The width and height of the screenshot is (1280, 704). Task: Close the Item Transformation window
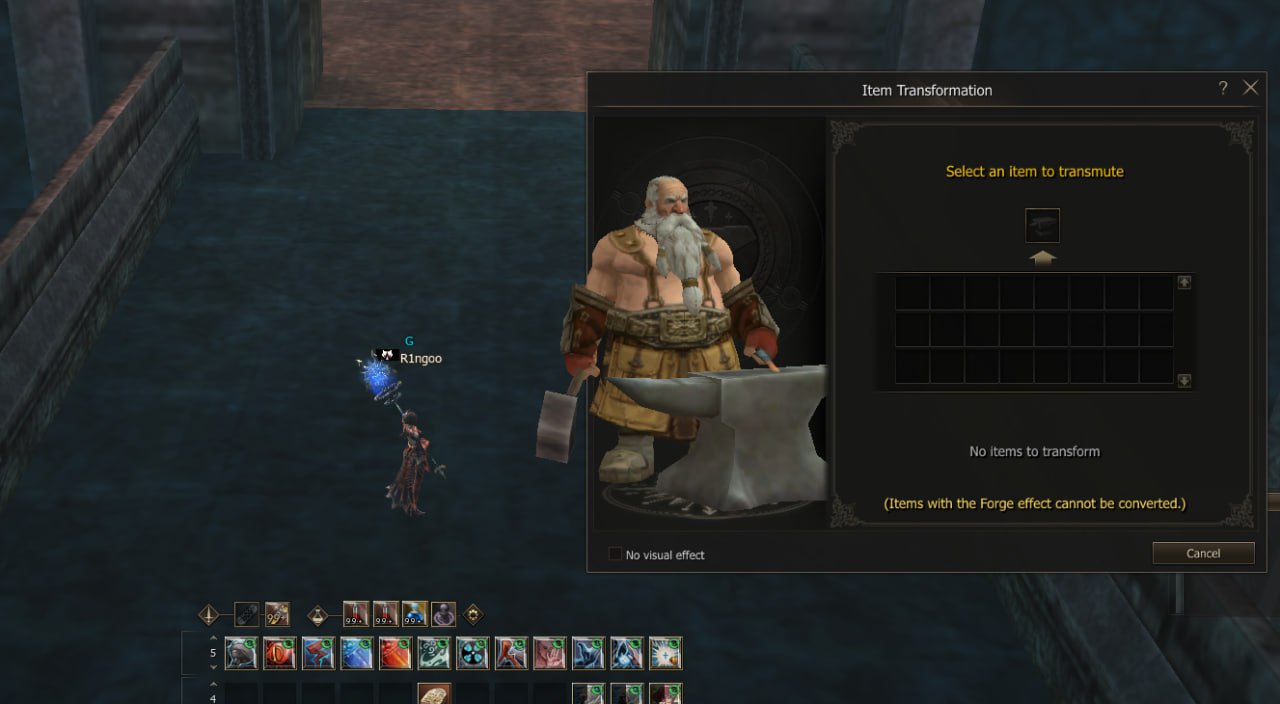1250,88
